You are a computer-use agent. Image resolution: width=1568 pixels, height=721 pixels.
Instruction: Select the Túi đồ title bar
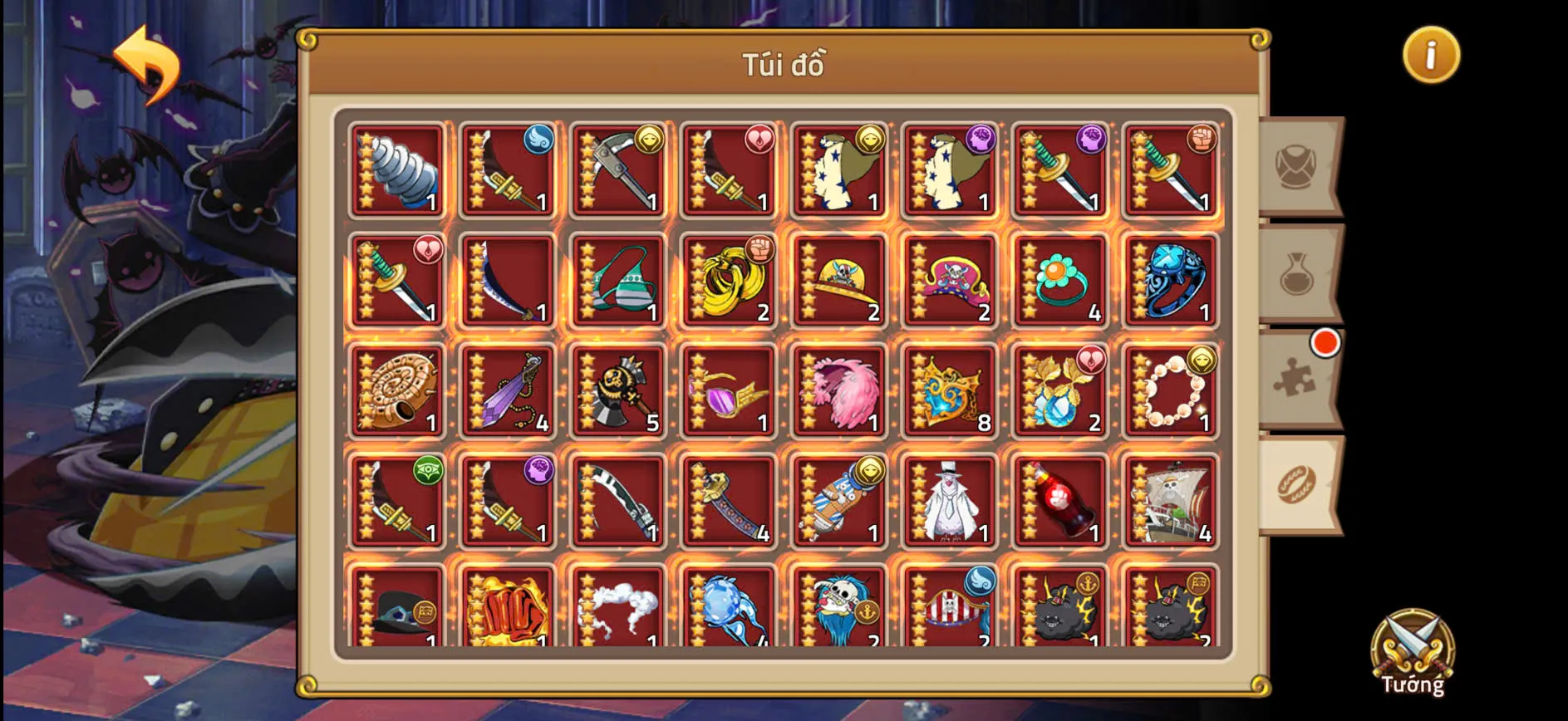click(782, 66)
